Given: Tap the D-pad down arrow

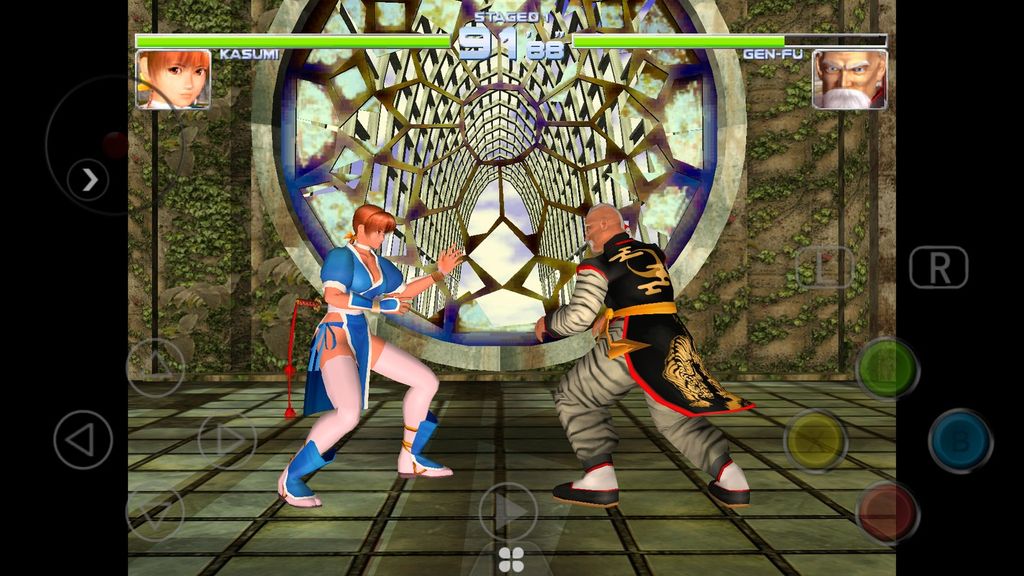Looking at the screenshot, I should coord(155,512).
